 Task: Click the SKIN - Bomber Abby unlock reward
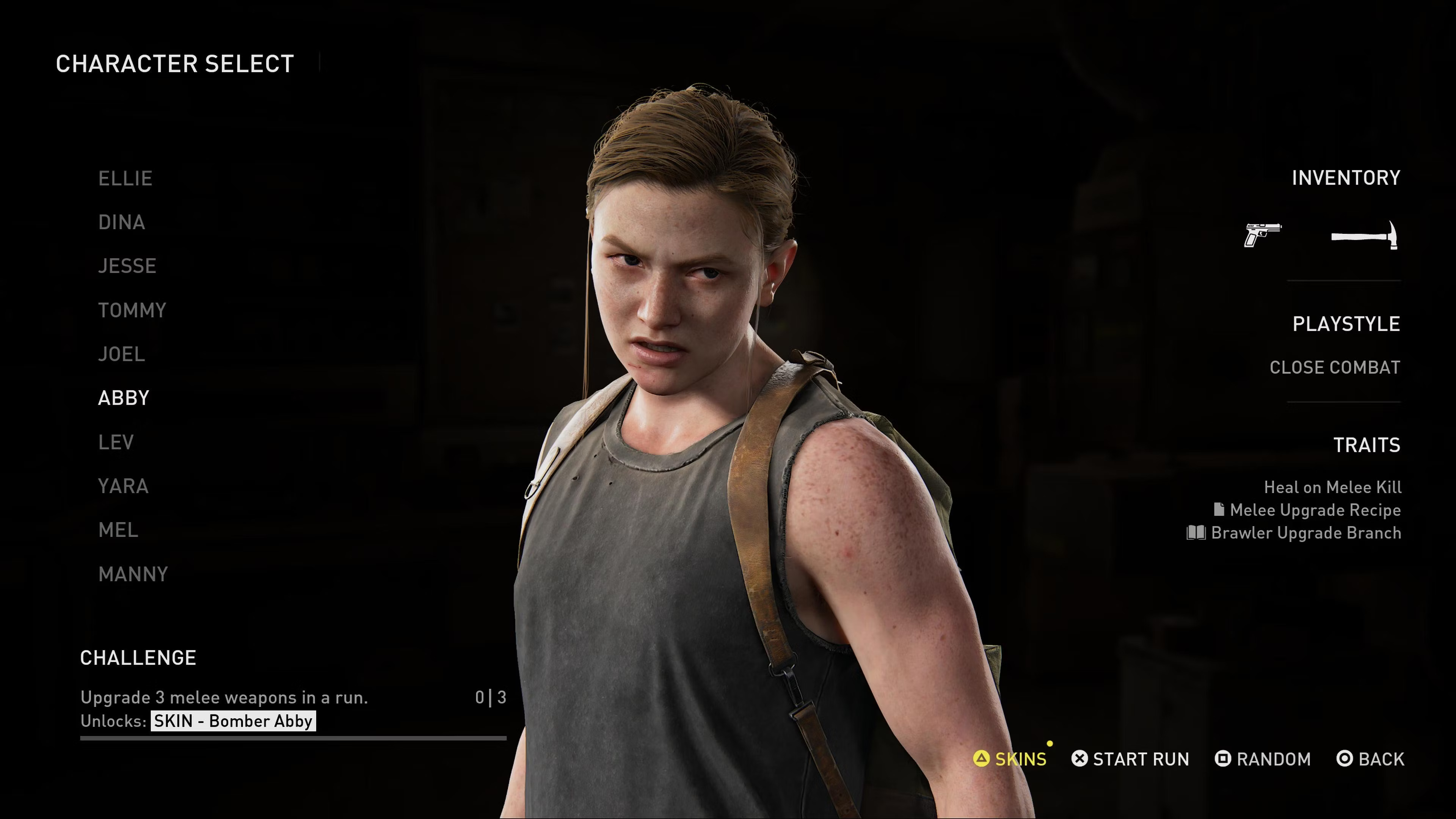(233, 721)
